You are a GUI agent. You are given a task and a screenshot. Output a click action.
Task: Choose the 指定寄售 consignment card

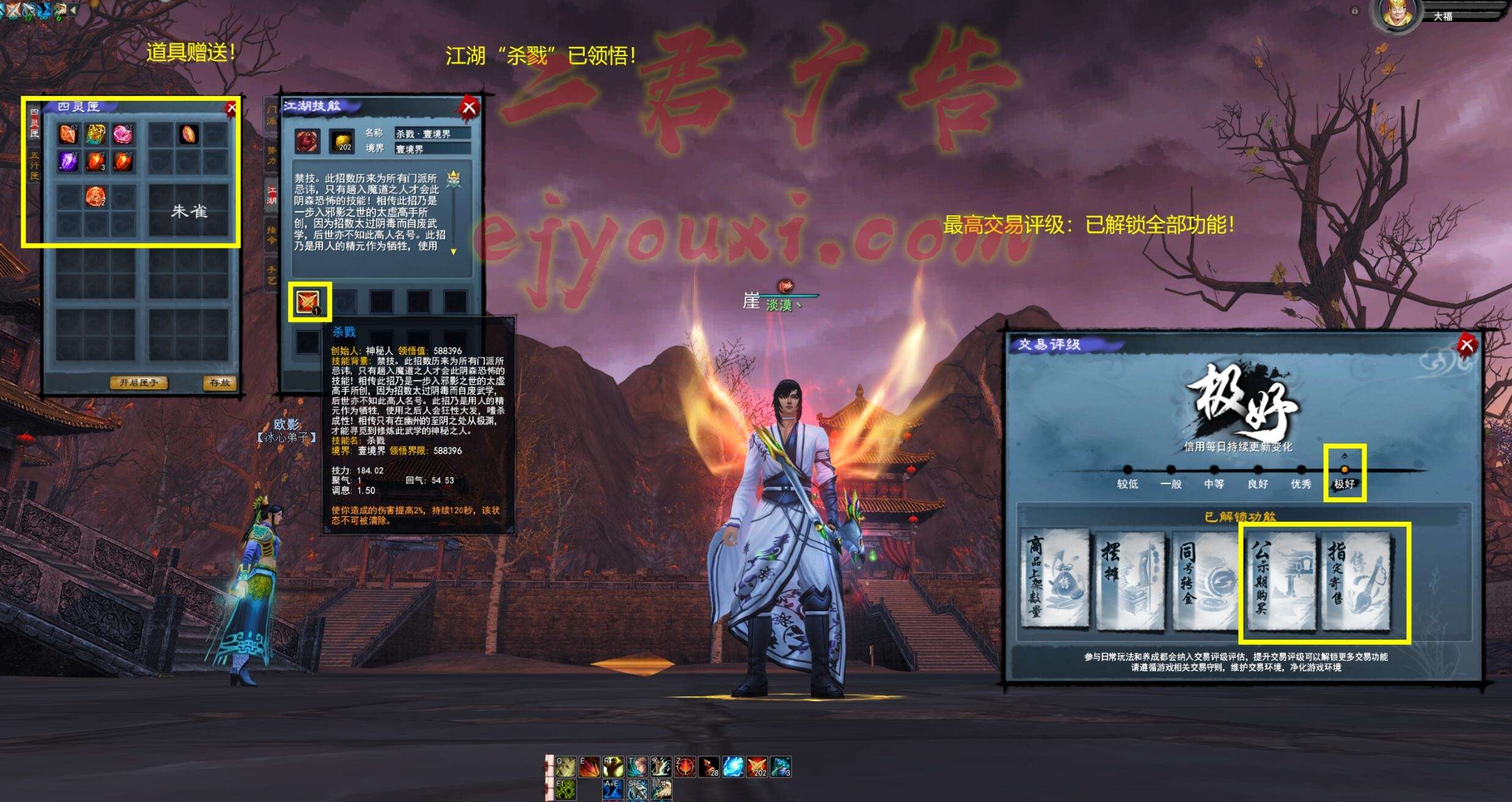click(x=1355, y=578)
